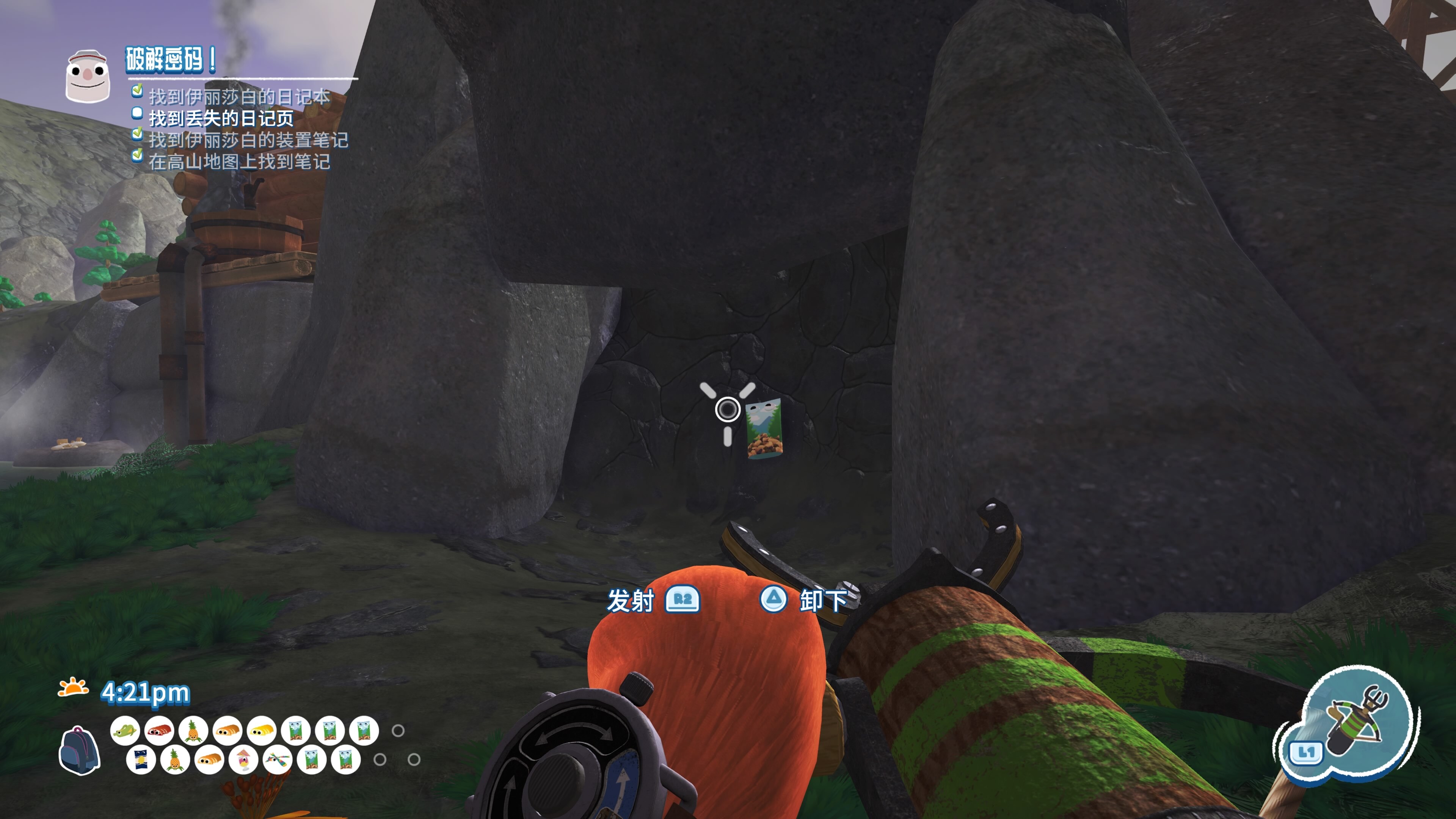This screenshot has height=819, width=1456.
Task: Select the blue chip bag slot
Action: [x=141, y=759]
